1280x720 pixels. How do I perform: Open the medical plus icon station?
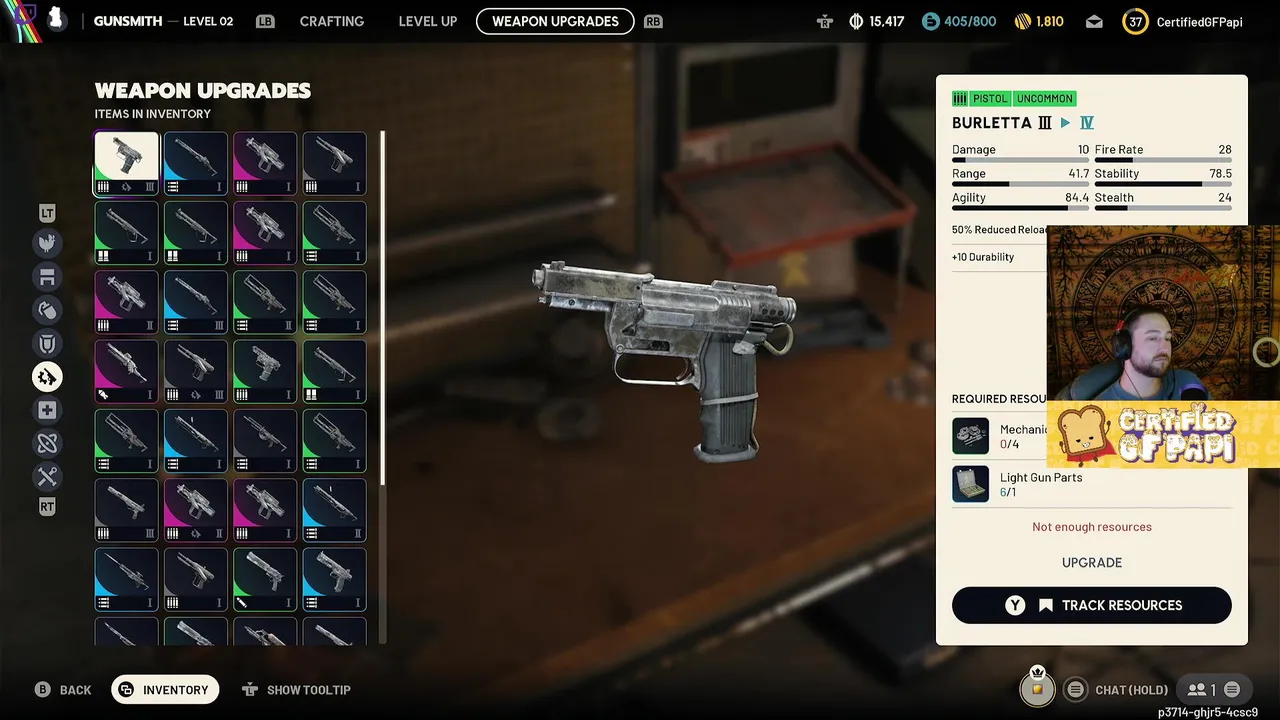coord(47,410)
